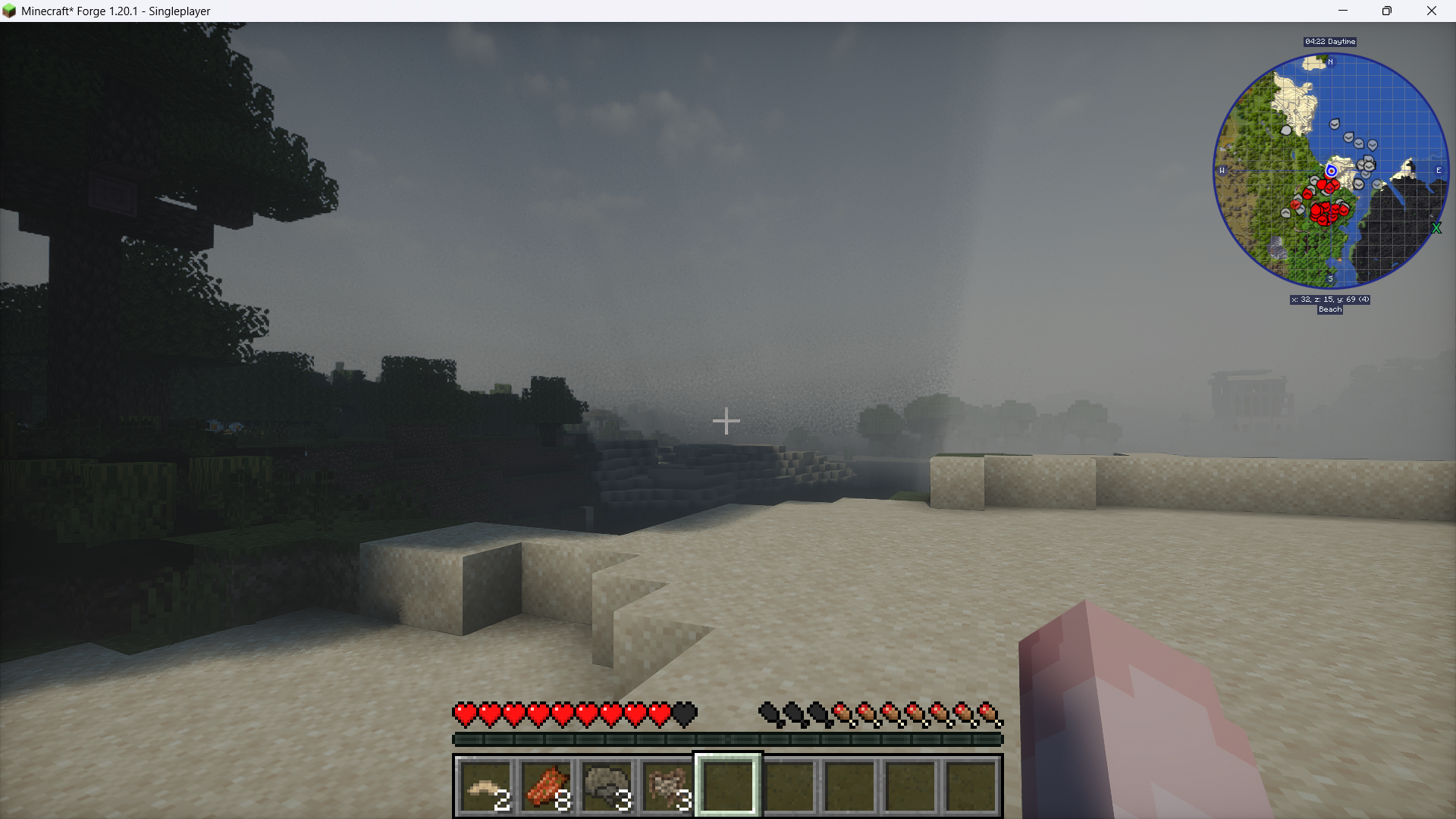Click the 04:22 Daytime clock label
Viewport: 1456px width, 819px height.
(x=1329, y=42)
